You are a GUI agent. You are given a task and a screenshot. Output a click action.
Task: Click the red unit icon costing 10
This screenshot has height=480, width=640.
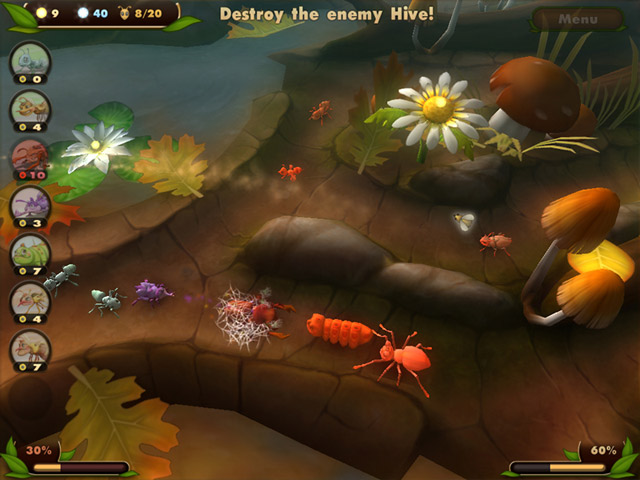click(x=29, y=157)
